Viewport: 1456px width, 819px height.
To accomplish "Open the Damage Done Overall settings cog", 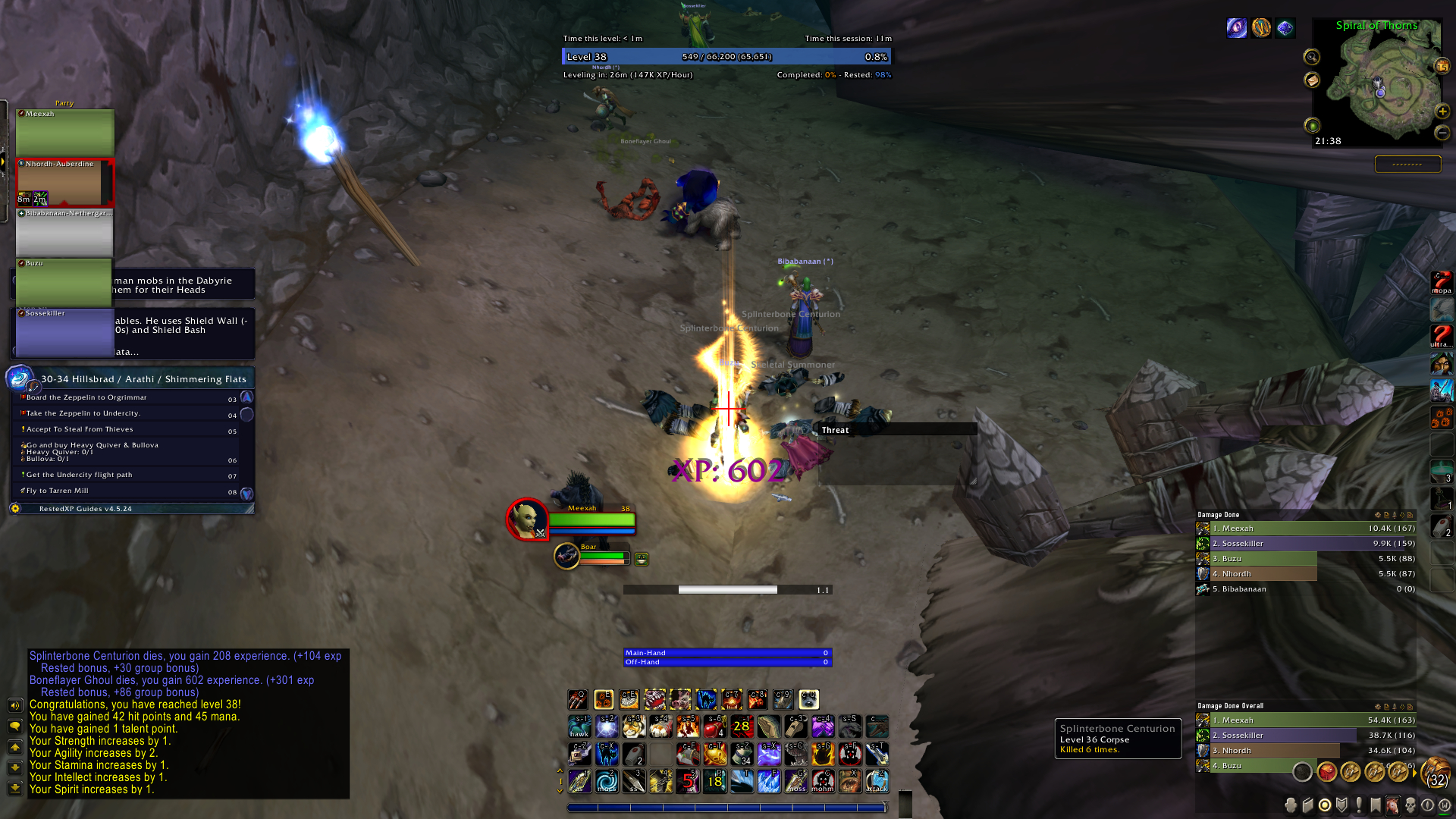I will (1377, 706).
